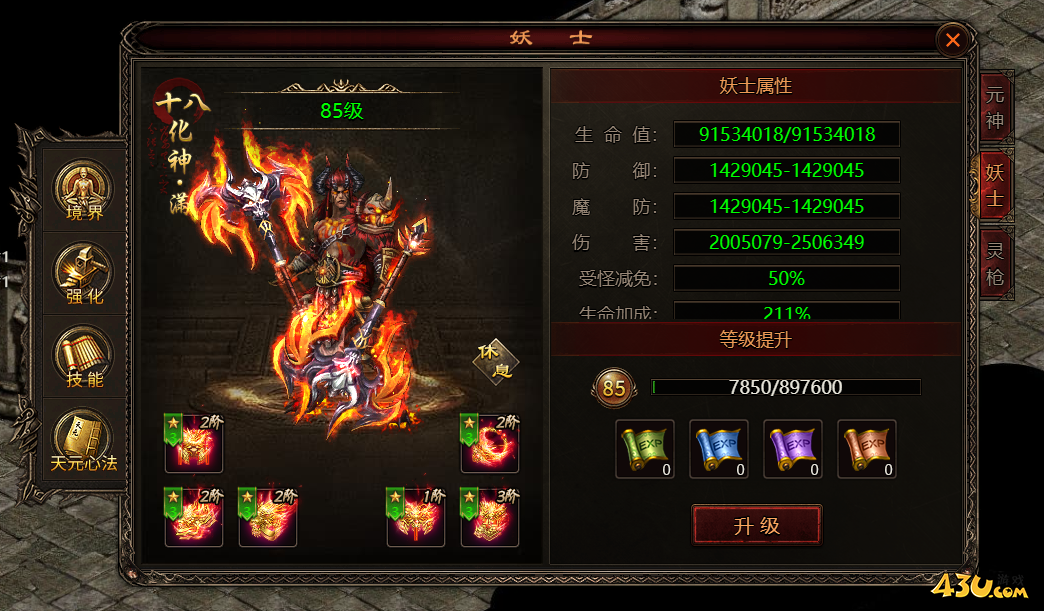
Task: Select the 3阶 equipment slot
Action: (x=490, y=517)
